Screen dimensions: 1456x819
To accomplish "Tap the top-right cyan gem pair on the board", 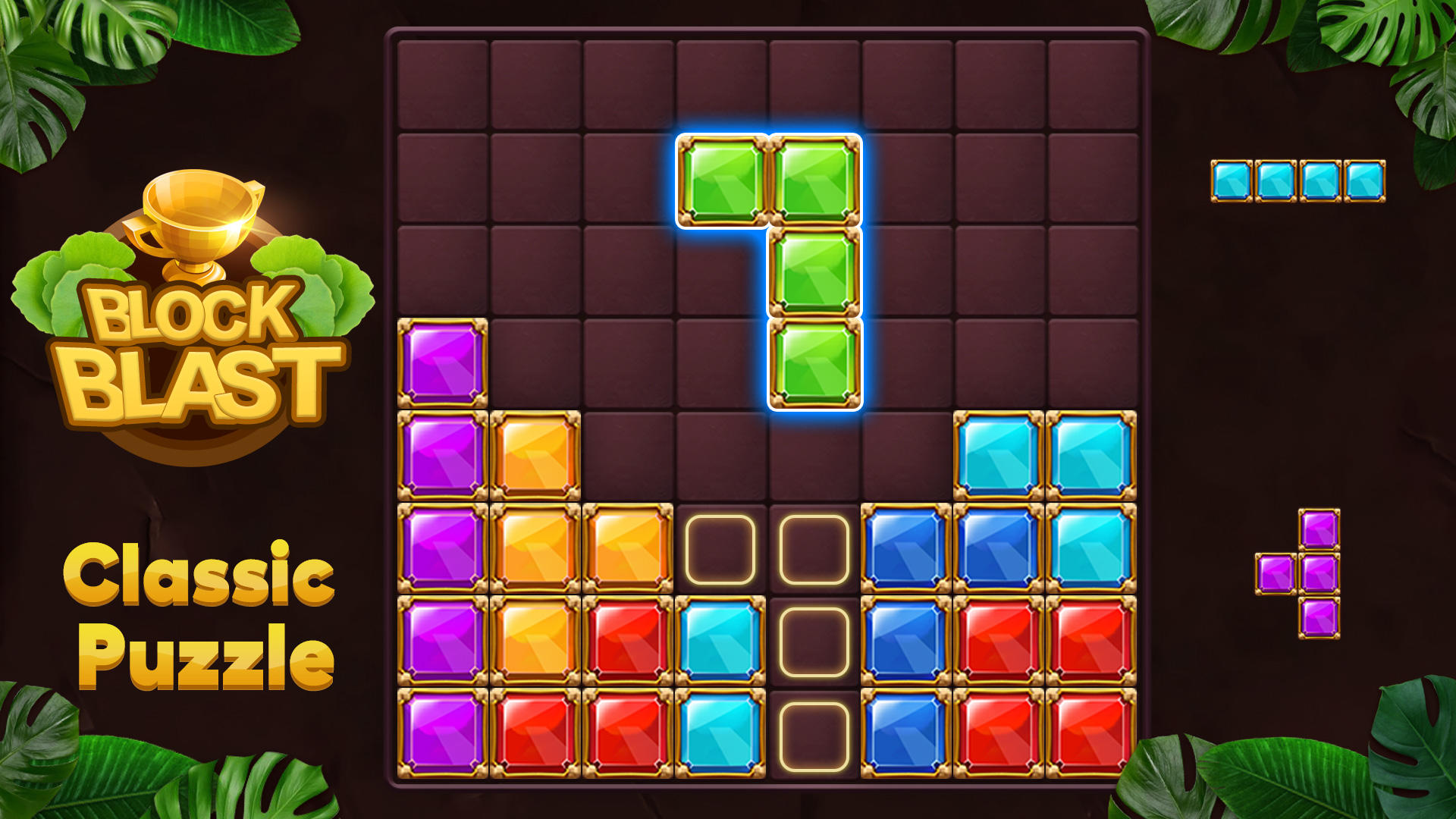I will pos(1043,455).
